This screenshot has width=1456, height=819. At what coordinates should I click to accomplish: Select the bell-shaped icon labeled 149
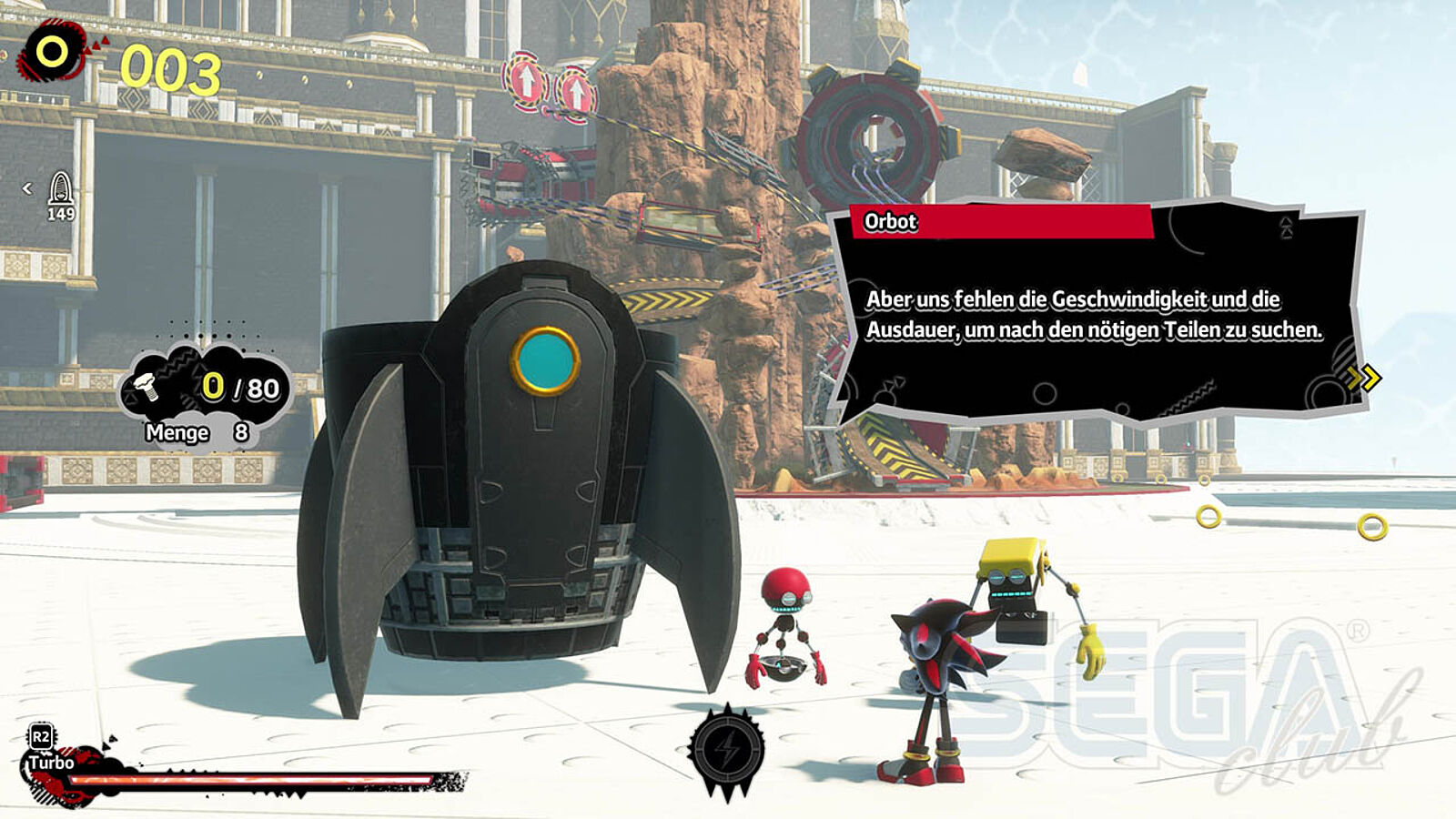pos(61,189)
